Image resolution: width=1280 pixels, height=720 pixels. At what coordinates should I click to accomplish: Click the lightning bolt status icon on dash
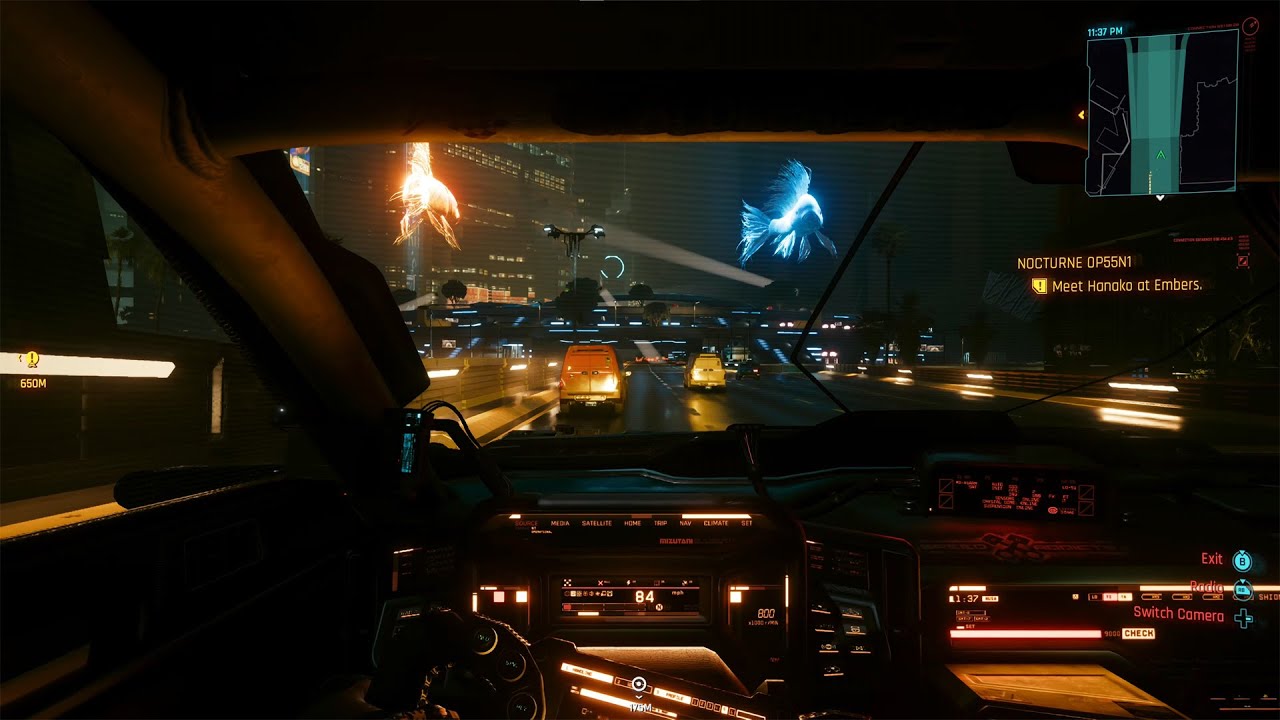click(628, 582)
